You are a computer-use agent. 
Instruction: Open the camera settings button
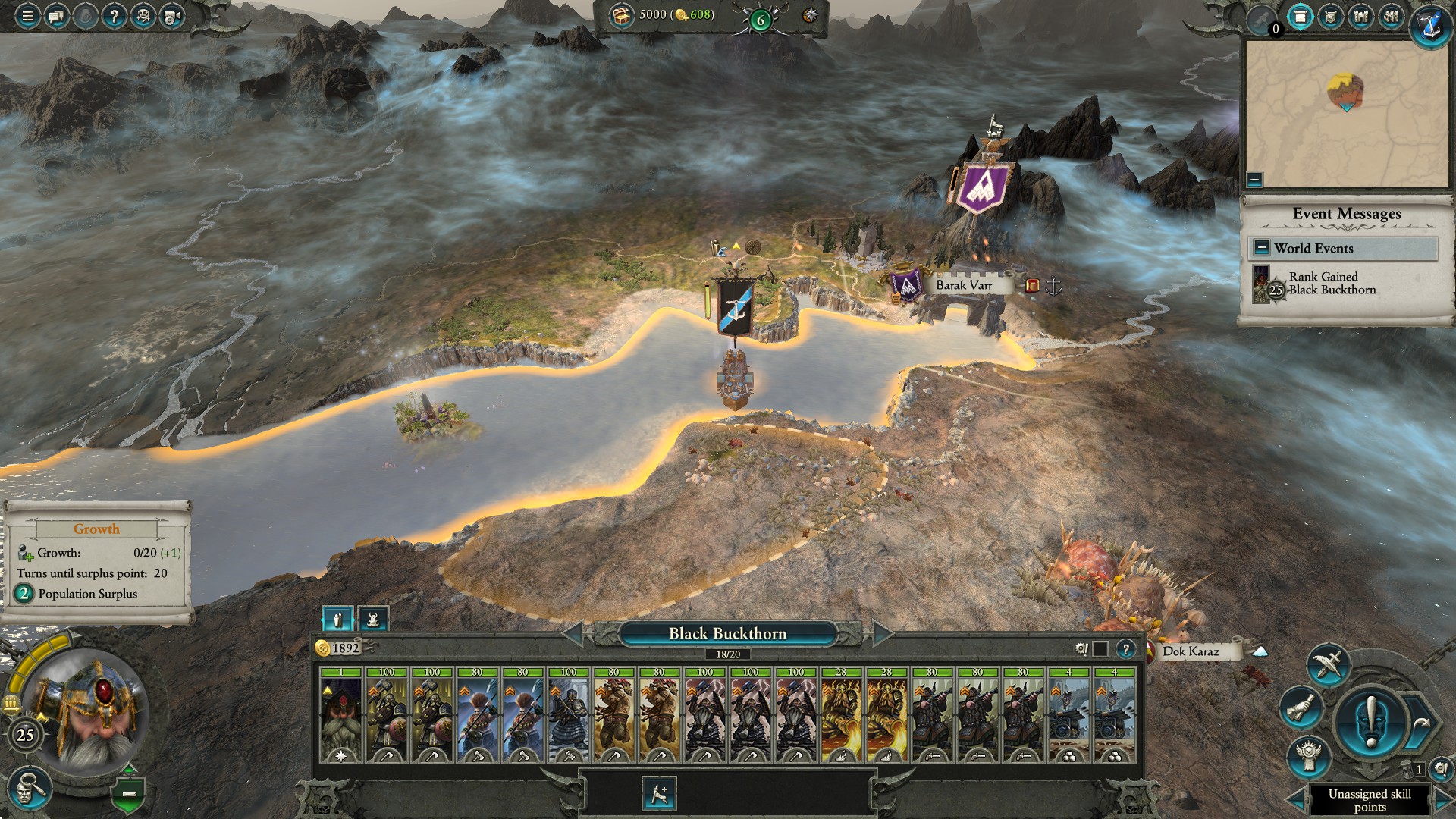click(x=171, y=16)
